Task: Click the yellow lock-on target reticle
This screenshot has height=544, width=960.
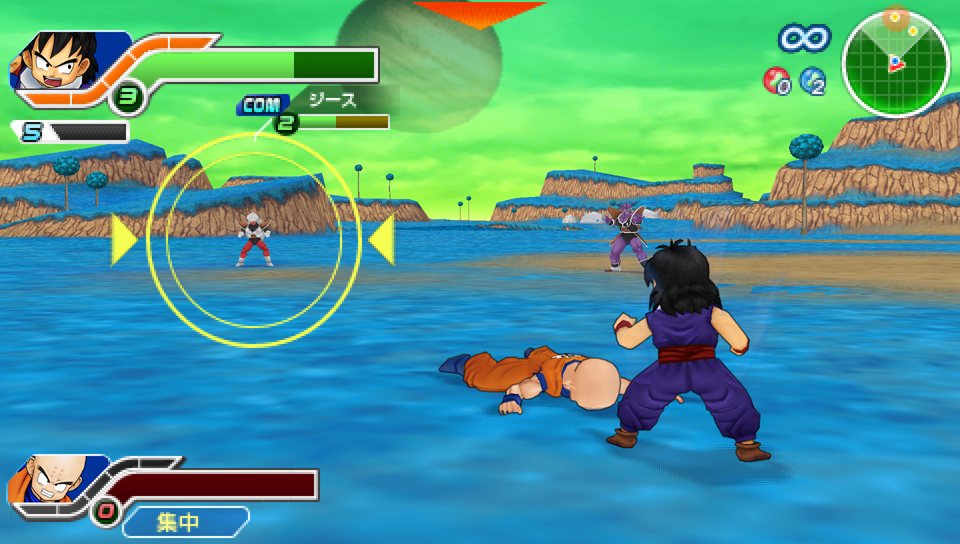Action: [253, 240]
